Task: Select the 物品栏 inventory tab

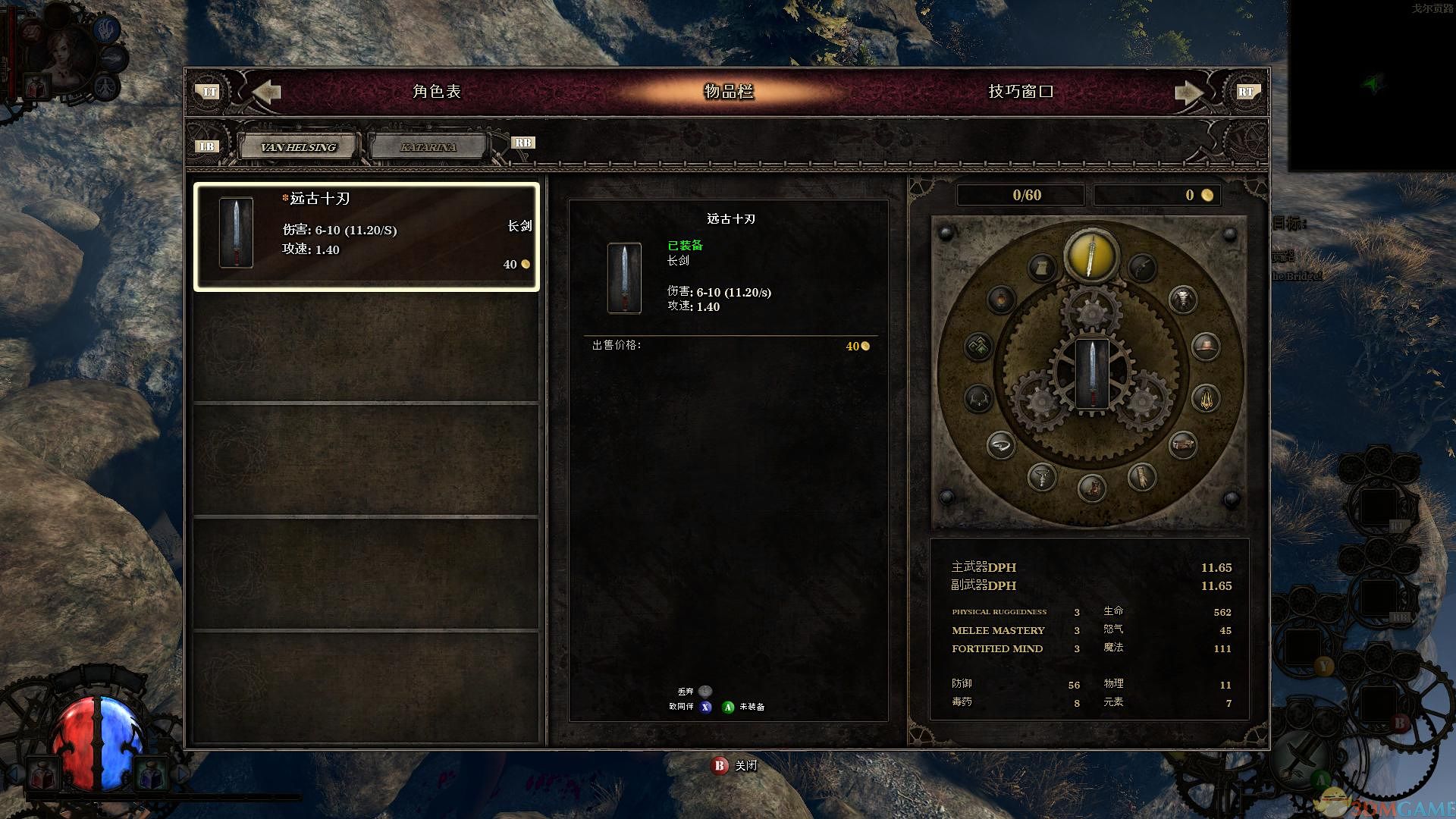Action: coord(729,92)
